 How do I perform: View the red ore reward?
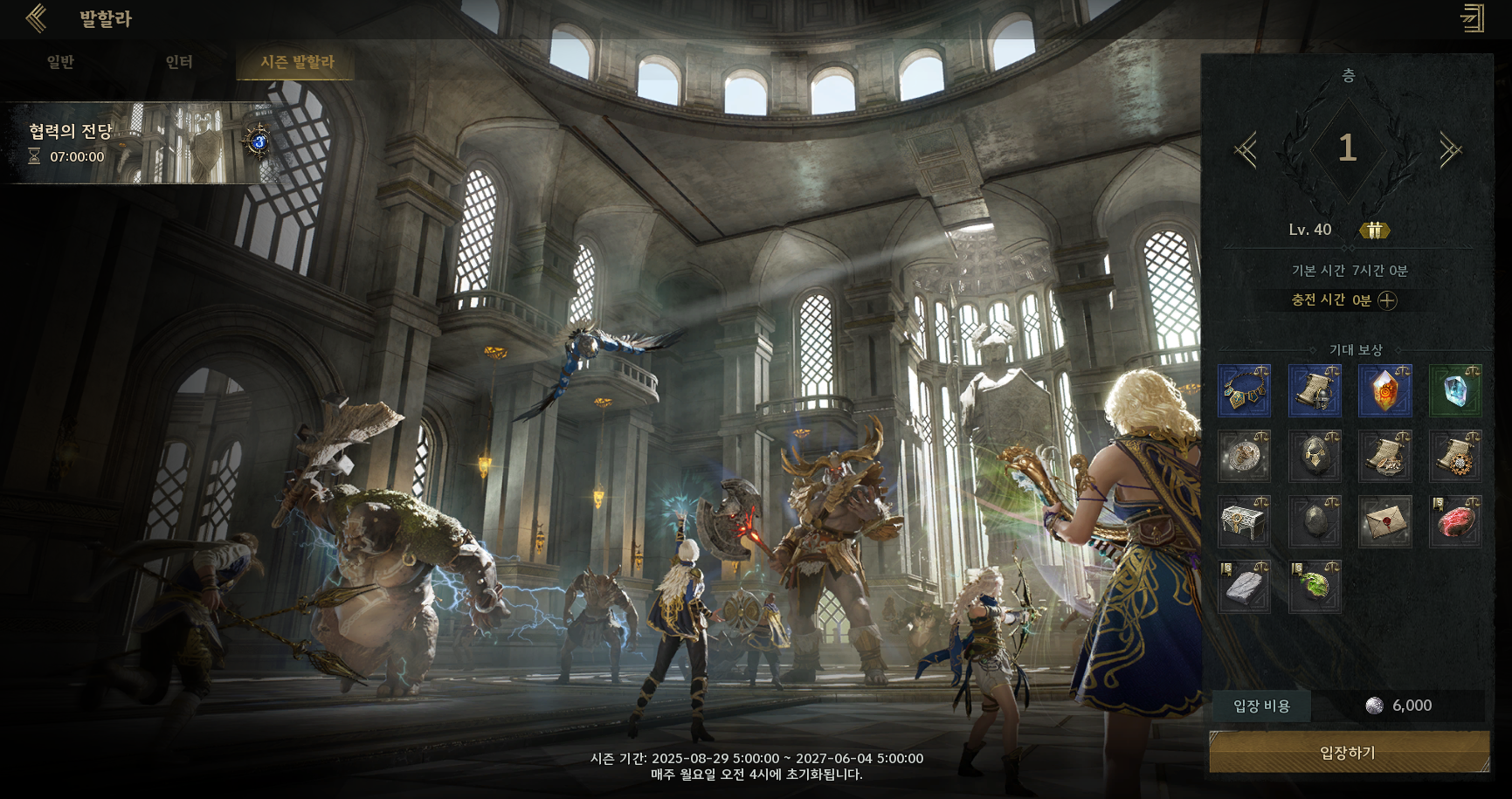point(1455,521)
